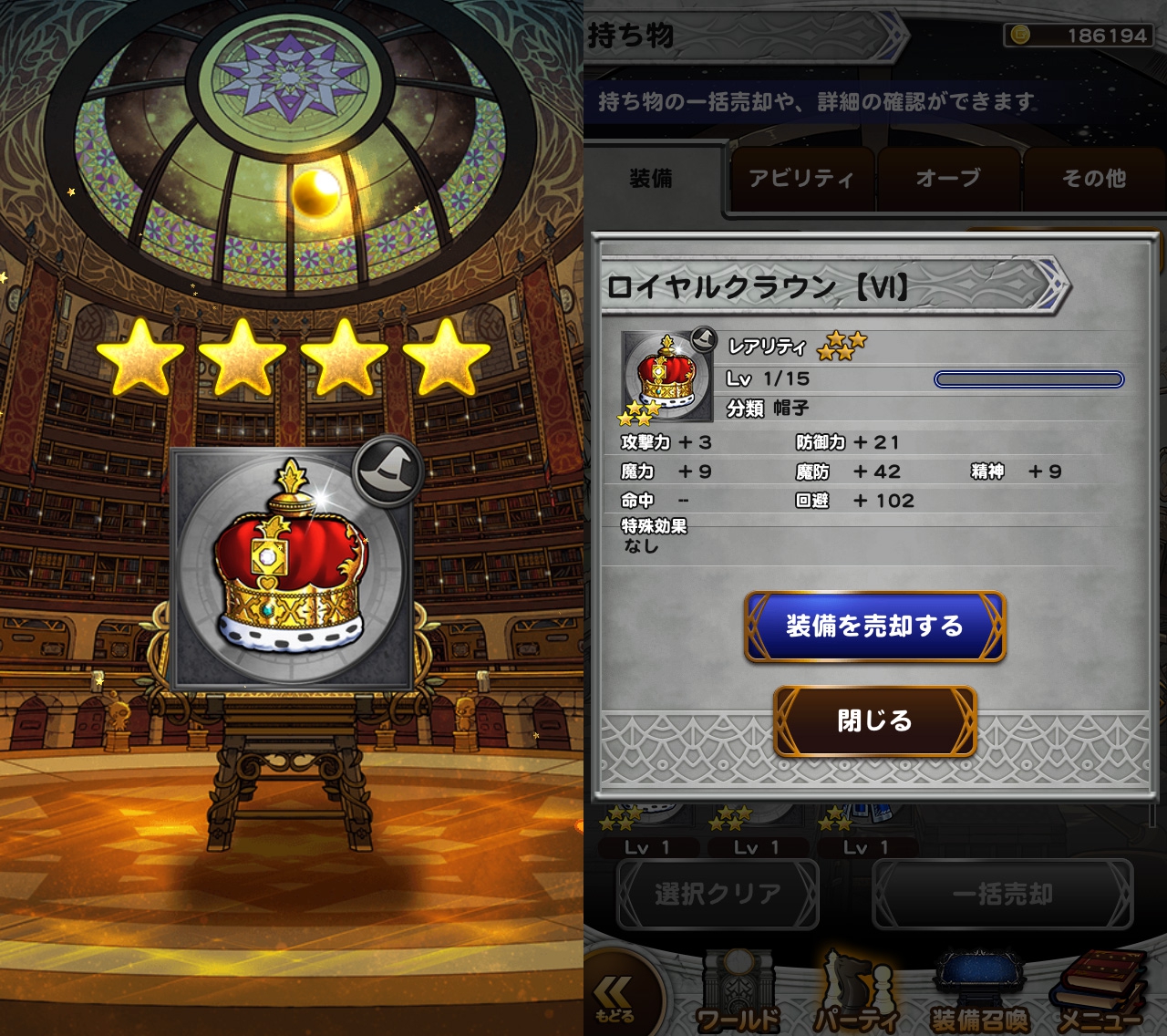Viewport: 1167px width, 1036px height.
Task: Show the その他 tab
Action: [x=1094, y=179]
